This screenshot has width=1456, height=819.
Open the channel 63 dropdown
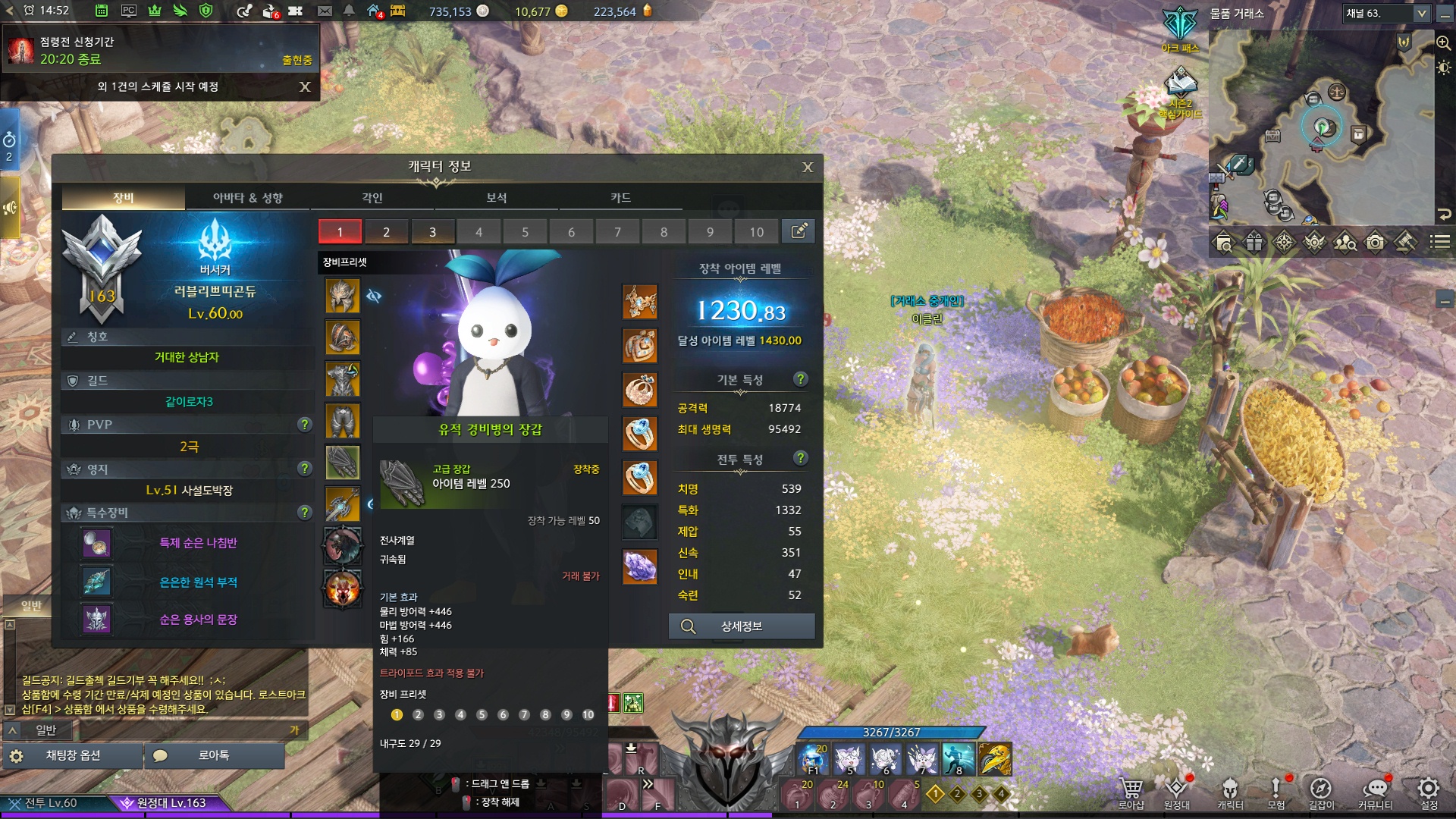pyautogui.click(x=1422, y=13)
